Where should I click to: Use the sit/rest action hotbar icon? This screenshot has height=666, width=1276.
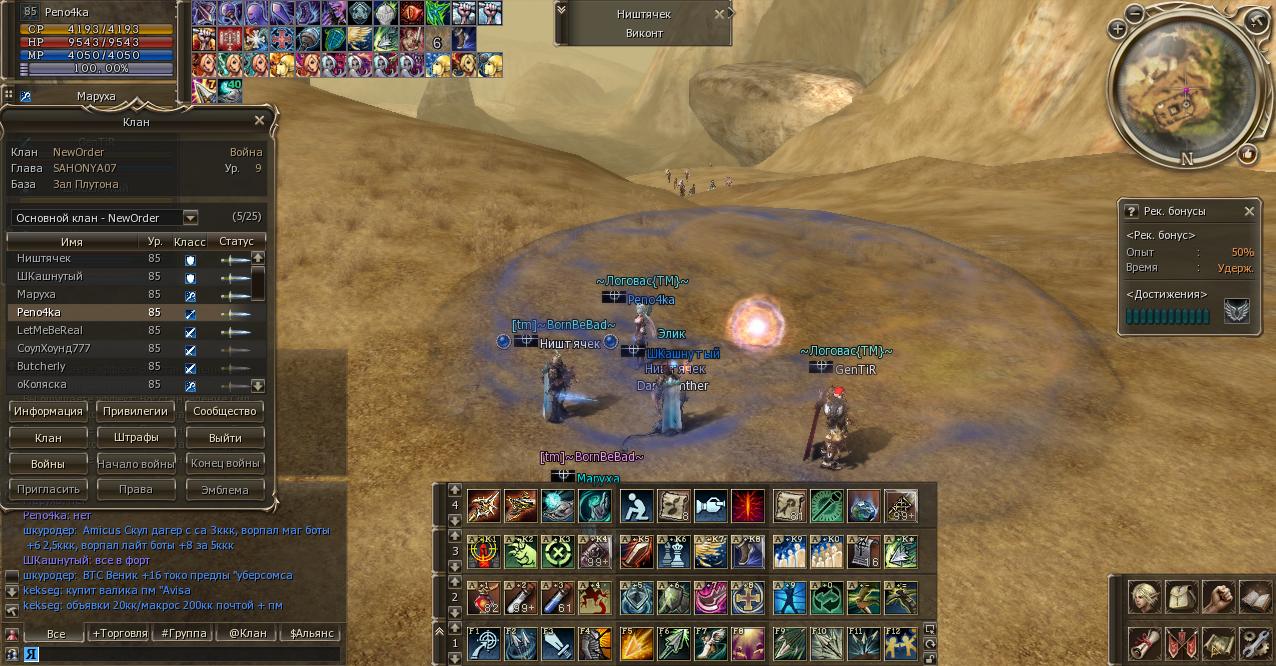[636, 505]
